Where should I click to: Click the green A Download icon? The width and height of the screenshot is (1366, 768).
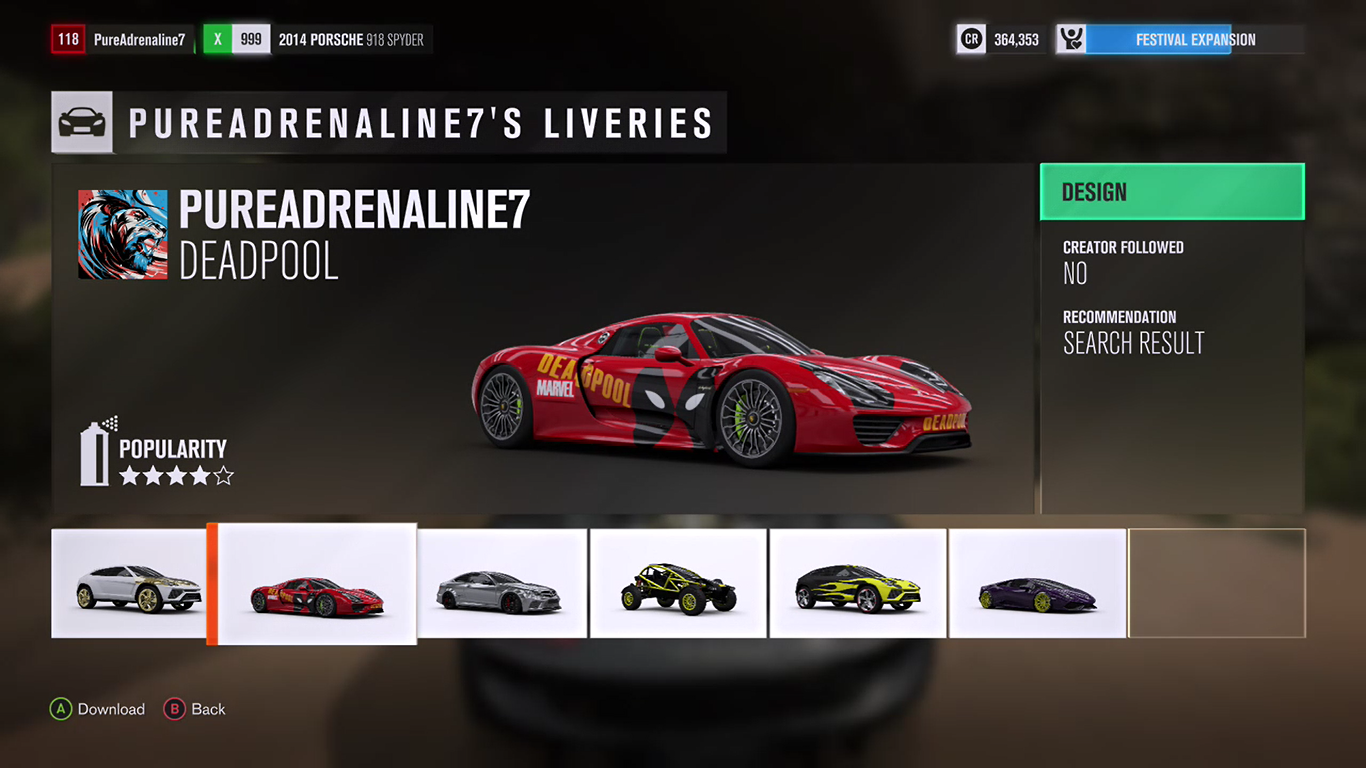pyautogui.click(x=60, y=709)
